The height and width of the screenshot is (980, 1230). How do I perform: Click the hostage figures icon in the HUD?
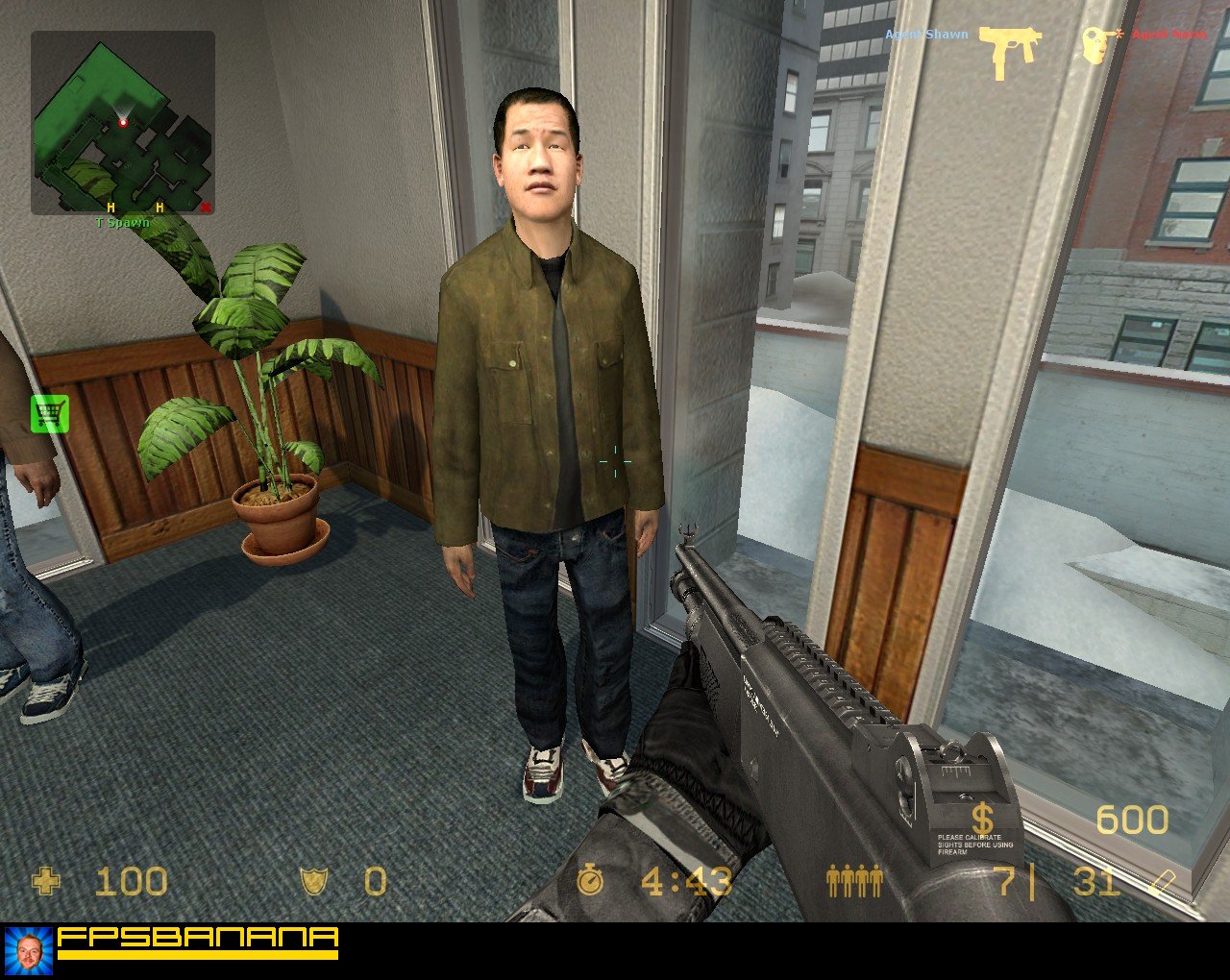(x=853, y=880)
